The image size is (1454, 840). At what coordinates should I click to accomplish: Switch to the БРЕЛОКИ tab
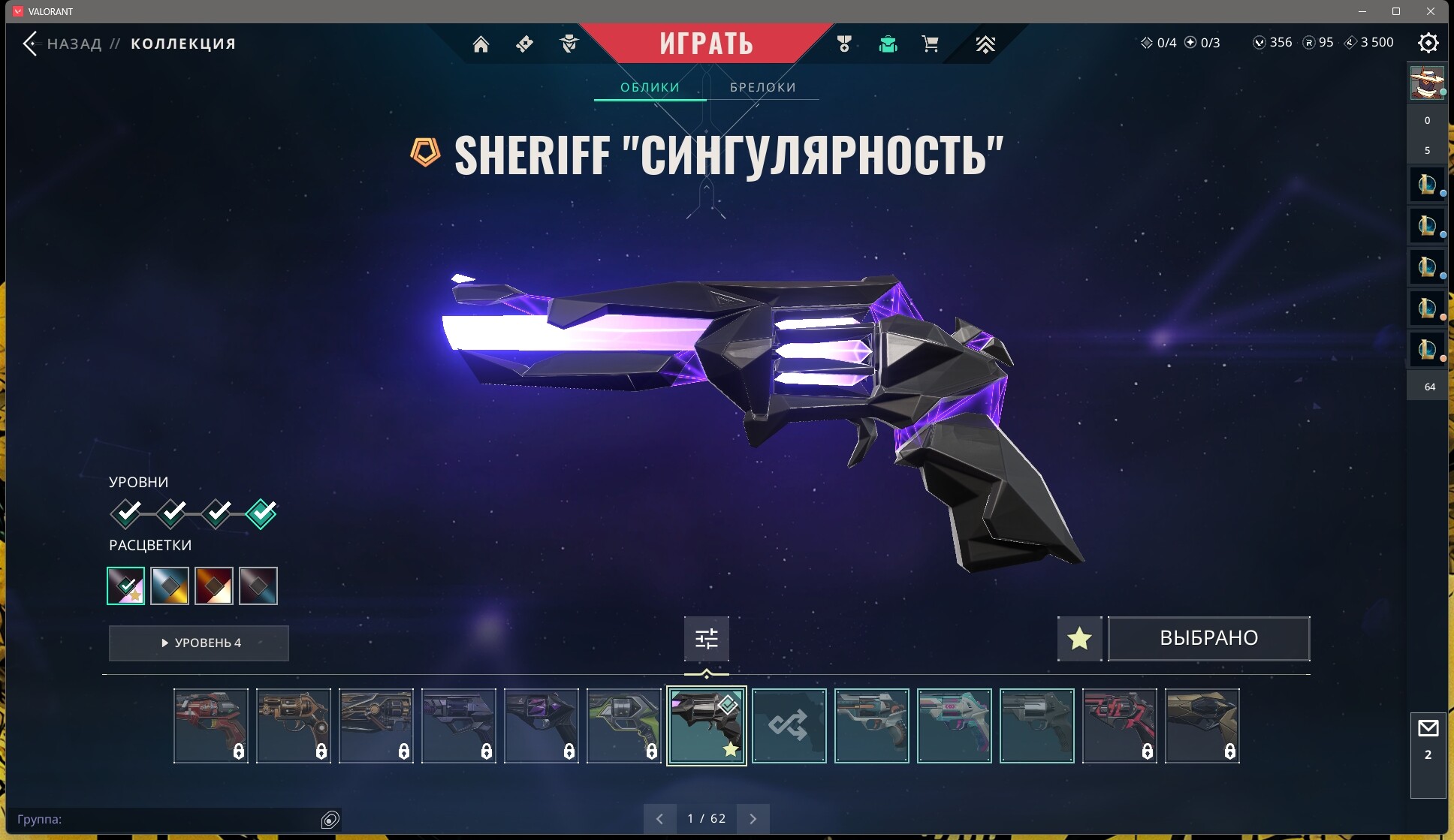(x=762, y=87)
